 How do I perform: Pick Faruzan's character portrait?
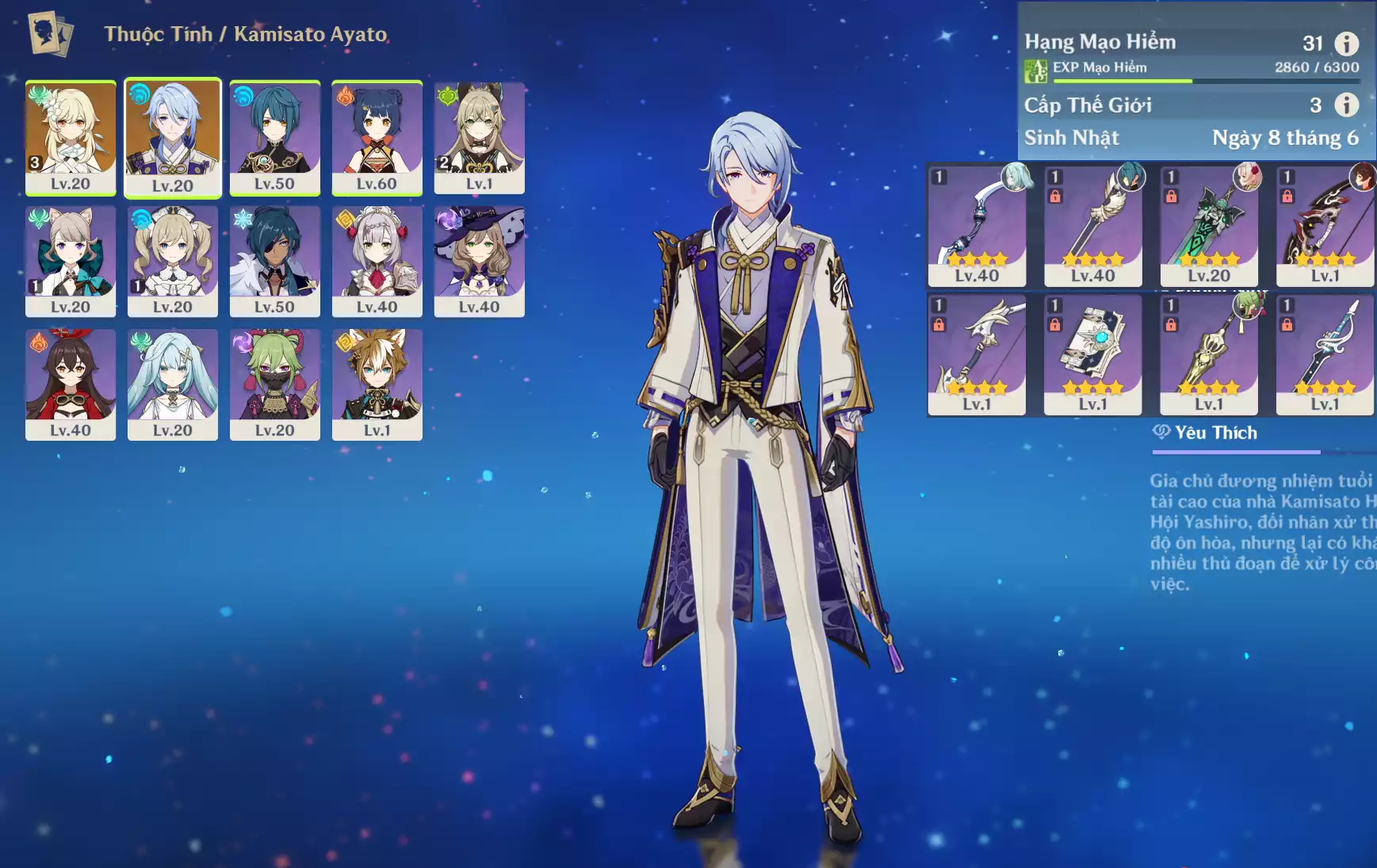(173, 384)
